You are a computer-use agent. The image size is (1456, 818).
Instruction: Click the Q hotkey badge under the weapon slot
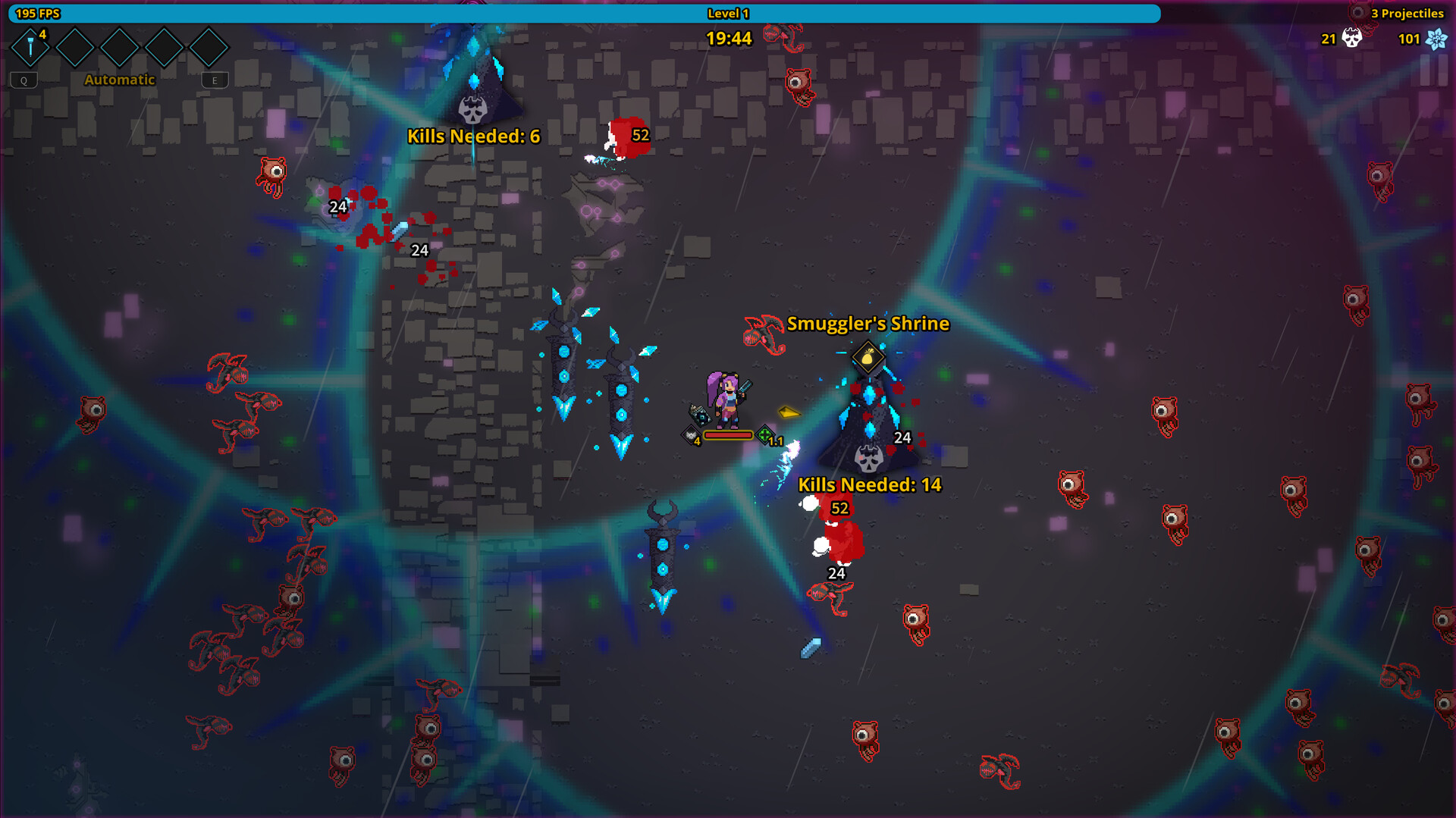click(x=24, y=80)
